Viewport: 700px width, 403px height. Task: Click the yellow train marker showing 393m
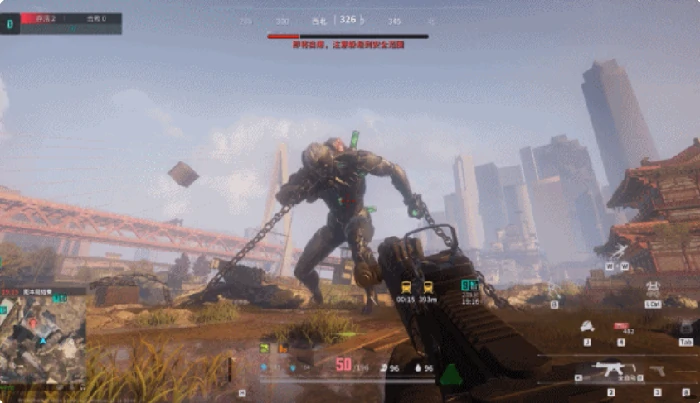428,286
